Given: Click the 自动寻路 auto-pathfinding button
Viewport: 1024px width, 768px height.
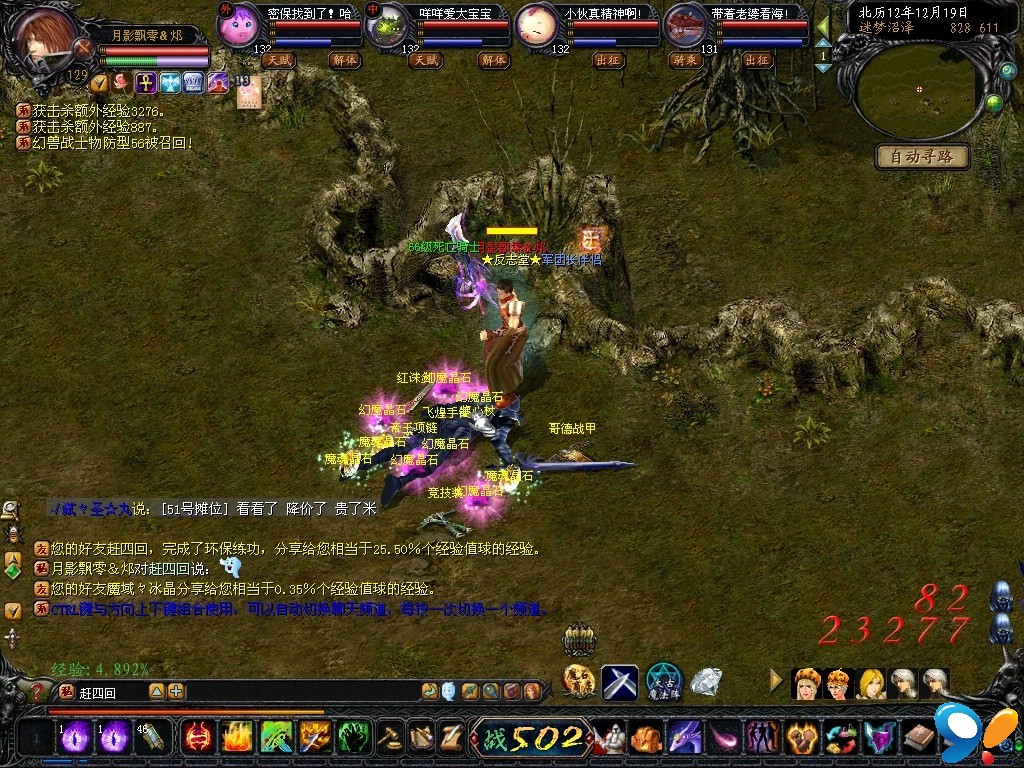Looking at the screenshot, I should tap(922, 156).
